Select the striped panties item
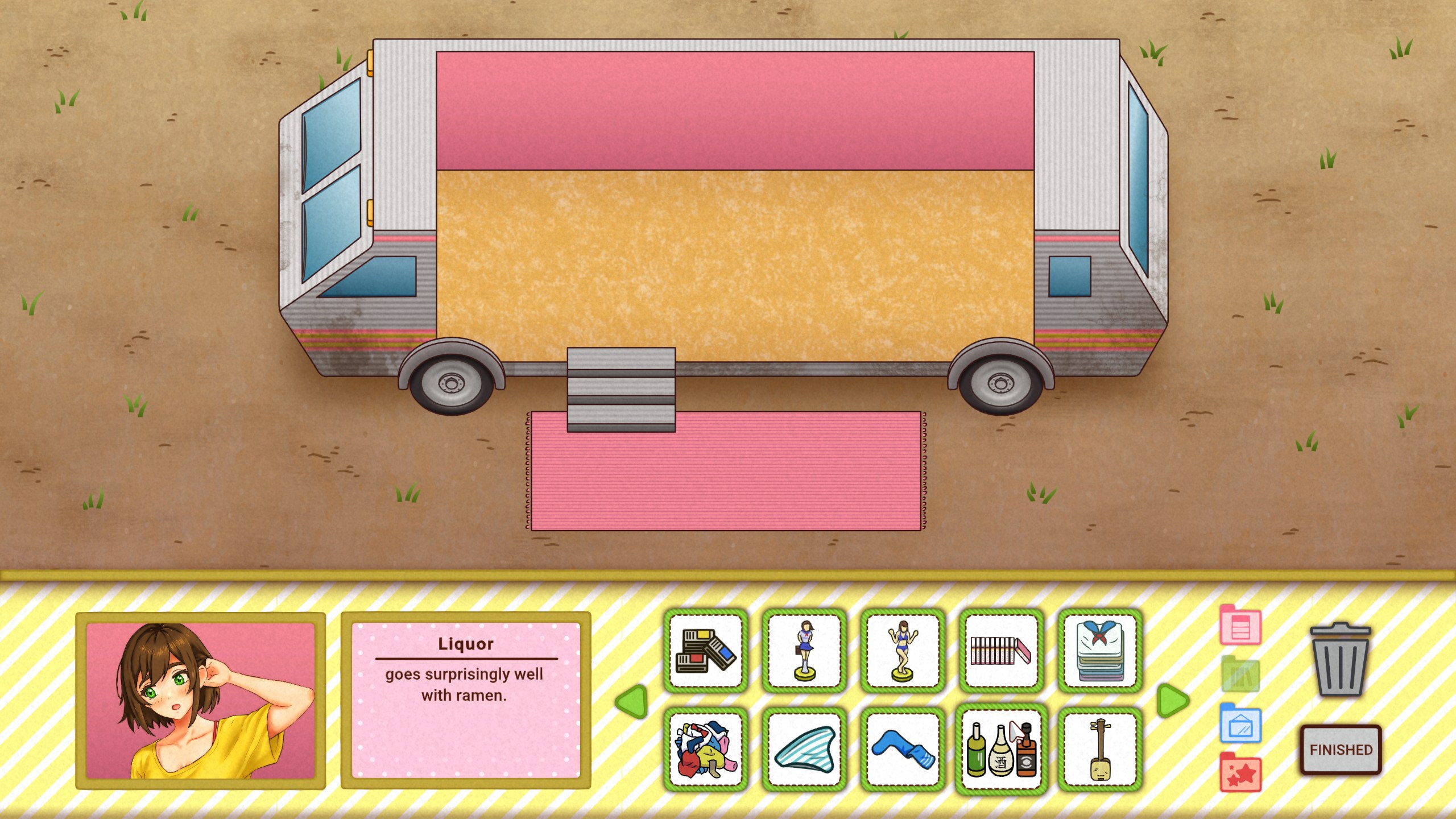 804,750
